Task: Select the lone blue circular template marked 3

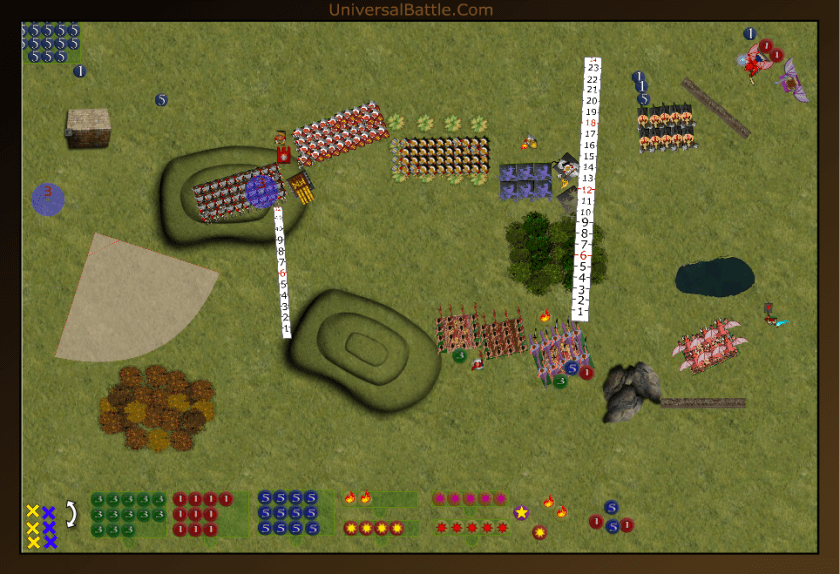Action: pos(47,198)
